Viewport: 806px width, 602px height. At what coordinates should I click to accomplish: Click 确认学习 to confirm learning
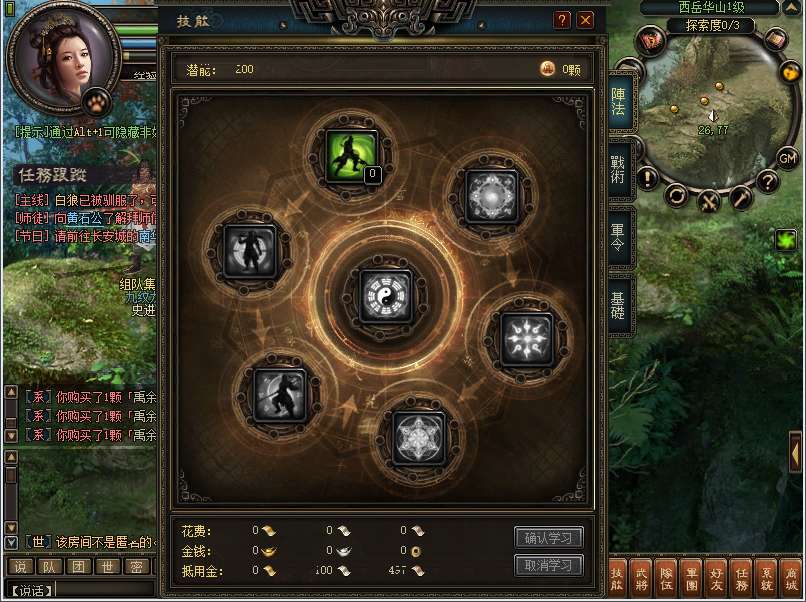(548, 538)
